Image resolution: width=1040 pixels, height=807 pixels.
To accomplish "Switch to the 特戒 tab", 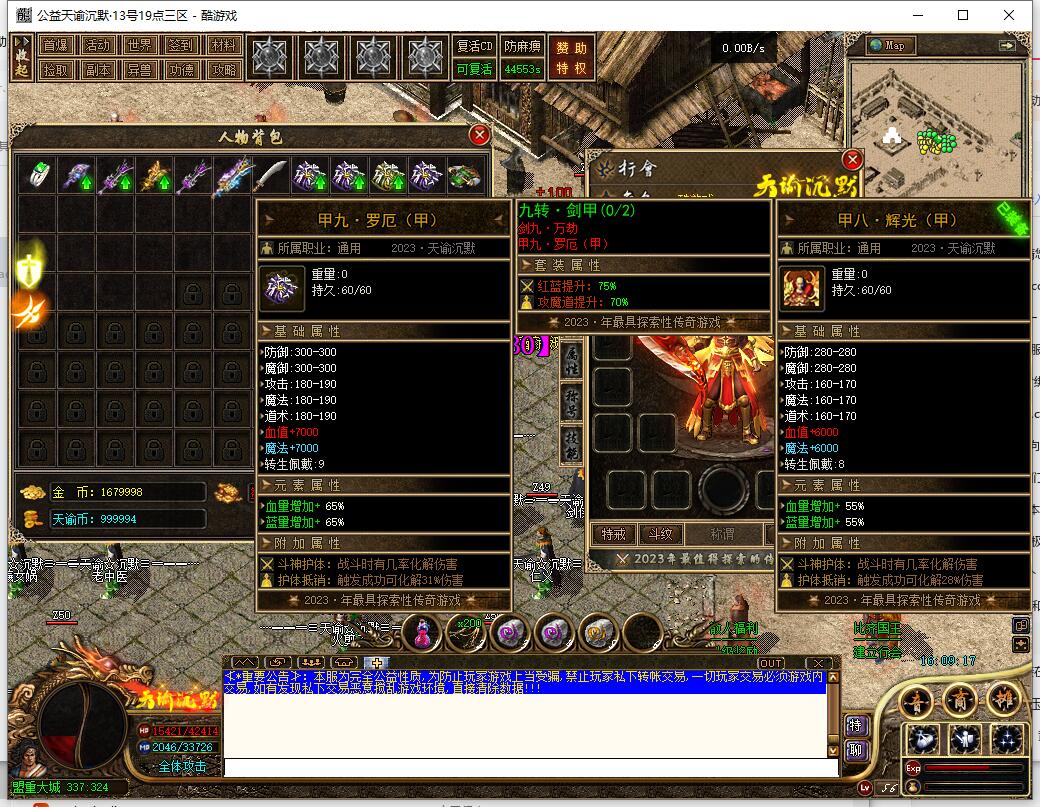I will pos(613,535).
